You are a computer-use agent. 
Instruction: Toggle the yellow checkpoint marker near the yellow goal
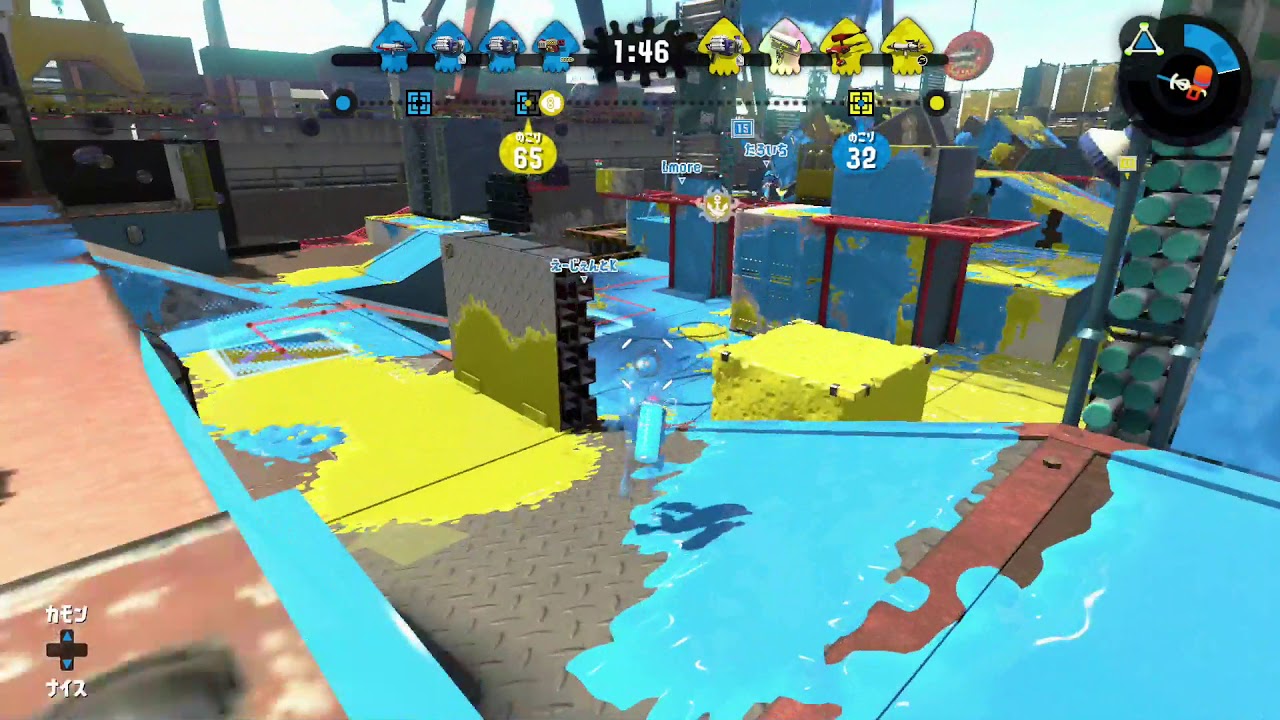861,101
